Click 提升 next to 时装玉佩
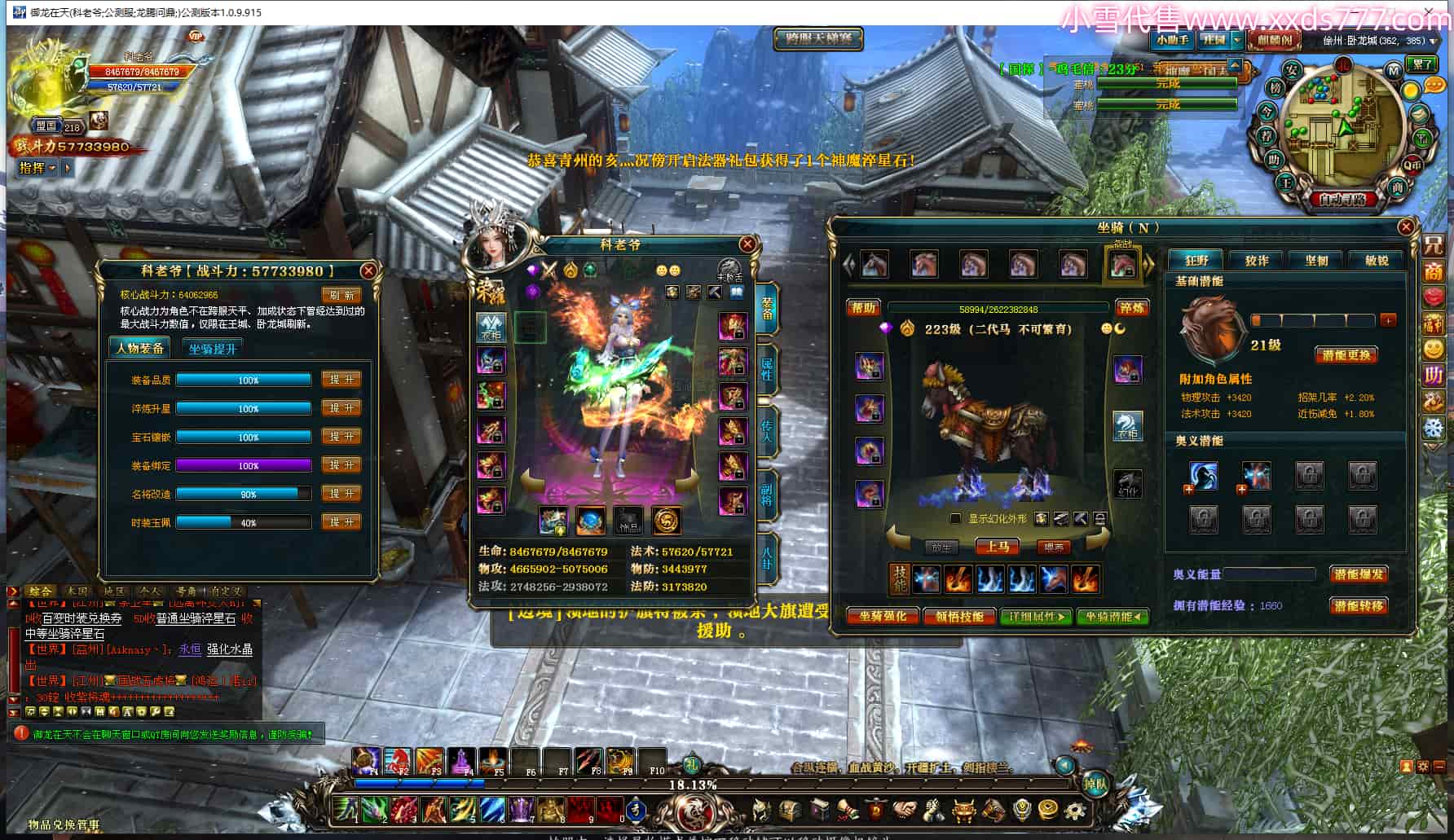Viewport: 1454px width, 840px height. point(341,522)
